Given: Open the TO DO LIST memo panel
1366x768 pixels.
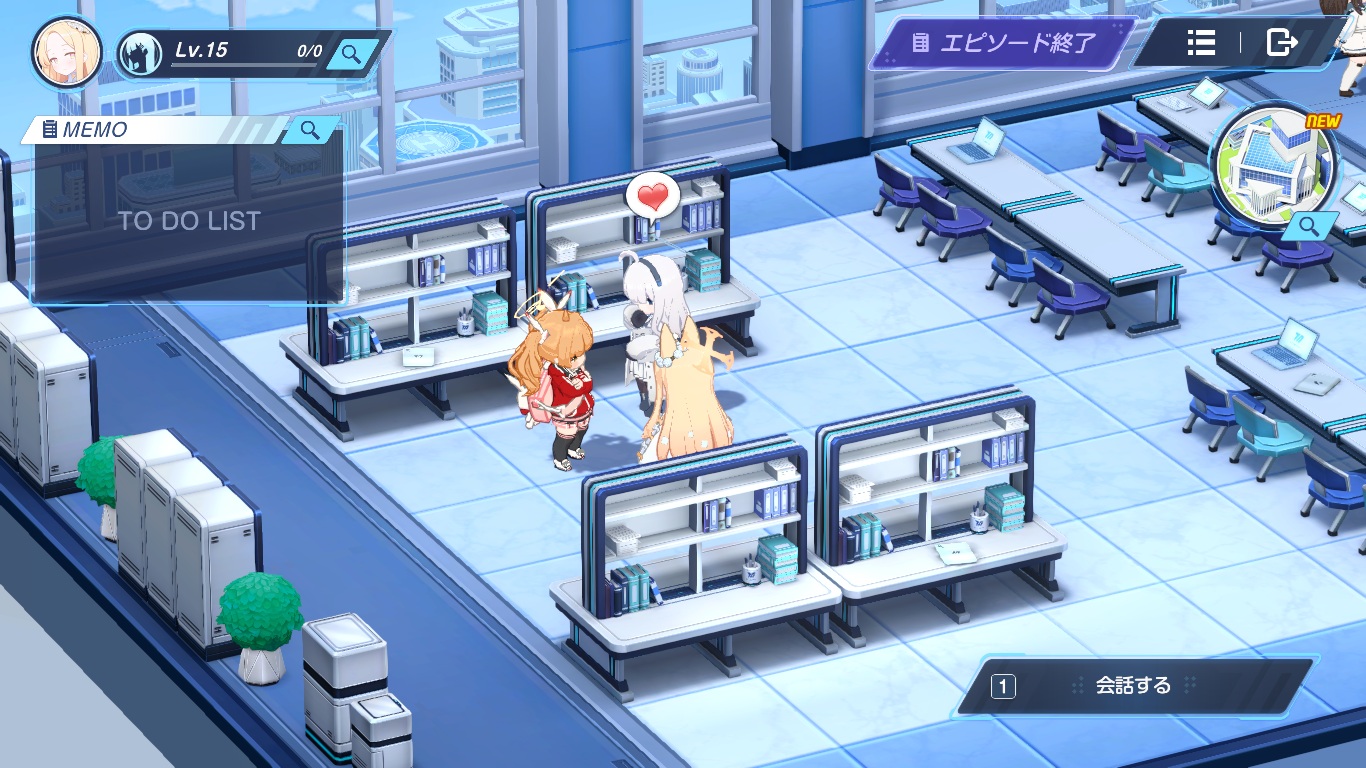Looking at the screenshot, I should 189,221.
